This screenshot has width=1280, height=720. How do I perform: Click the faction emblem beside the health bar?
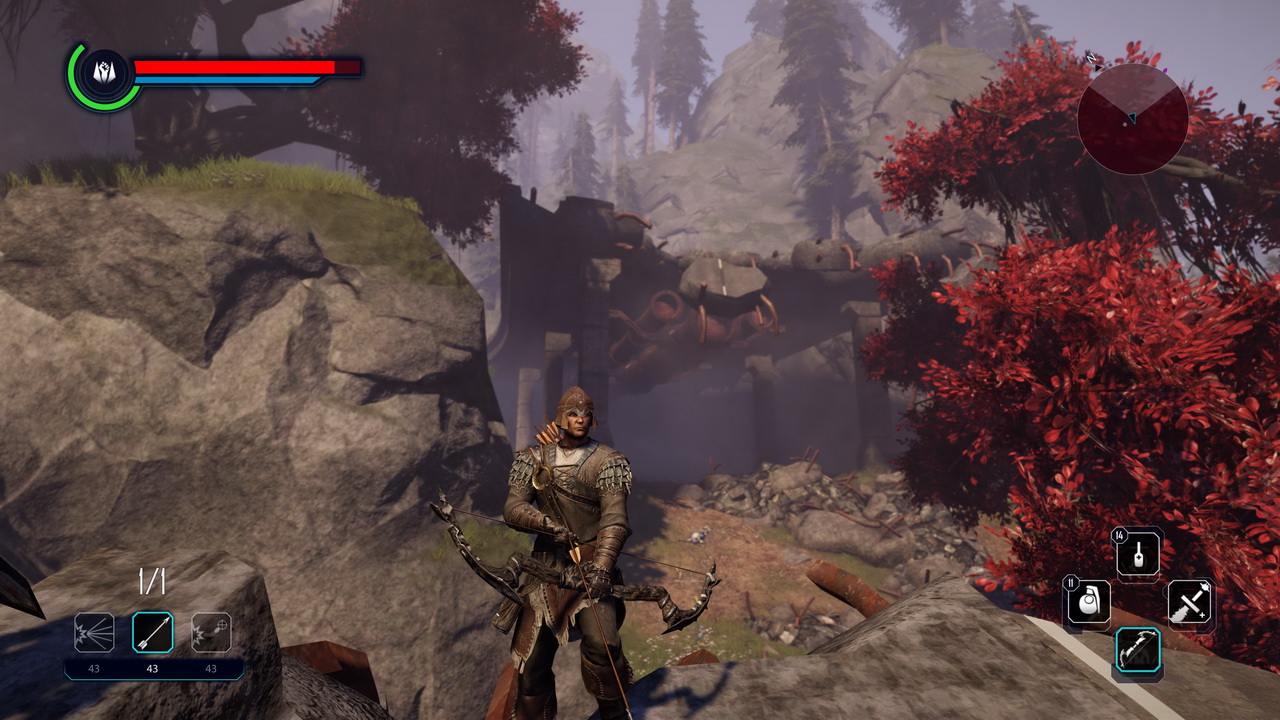(105, 72)
